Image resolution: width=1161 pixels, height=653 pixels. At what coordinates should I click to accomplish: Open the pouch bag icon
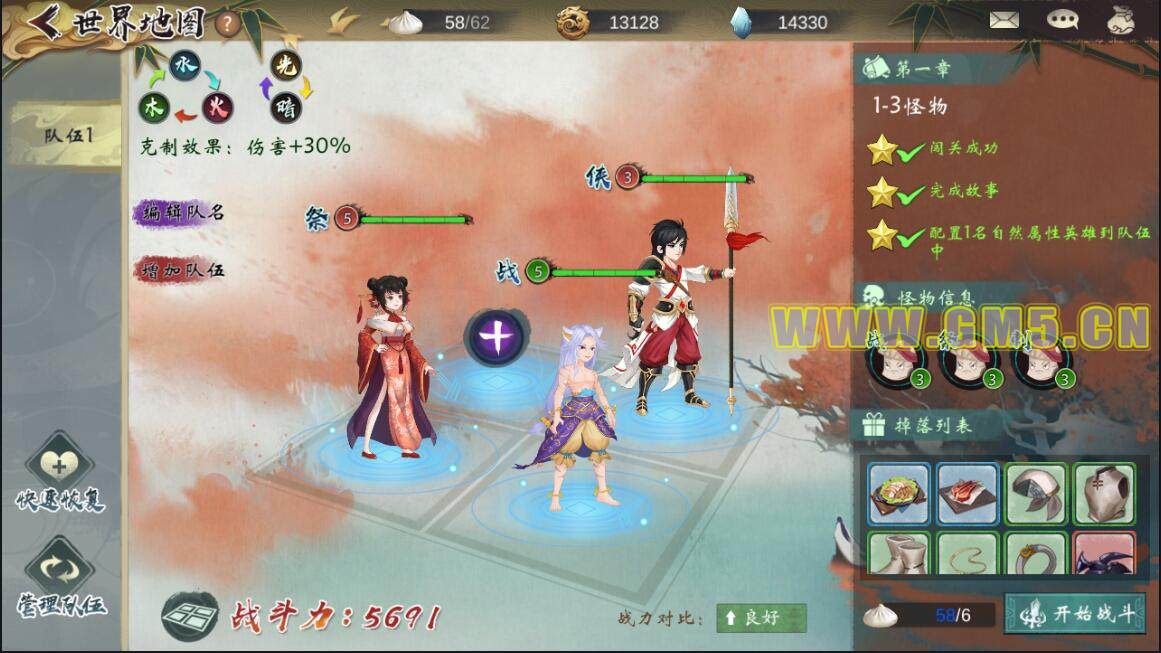click(1119, 19)
